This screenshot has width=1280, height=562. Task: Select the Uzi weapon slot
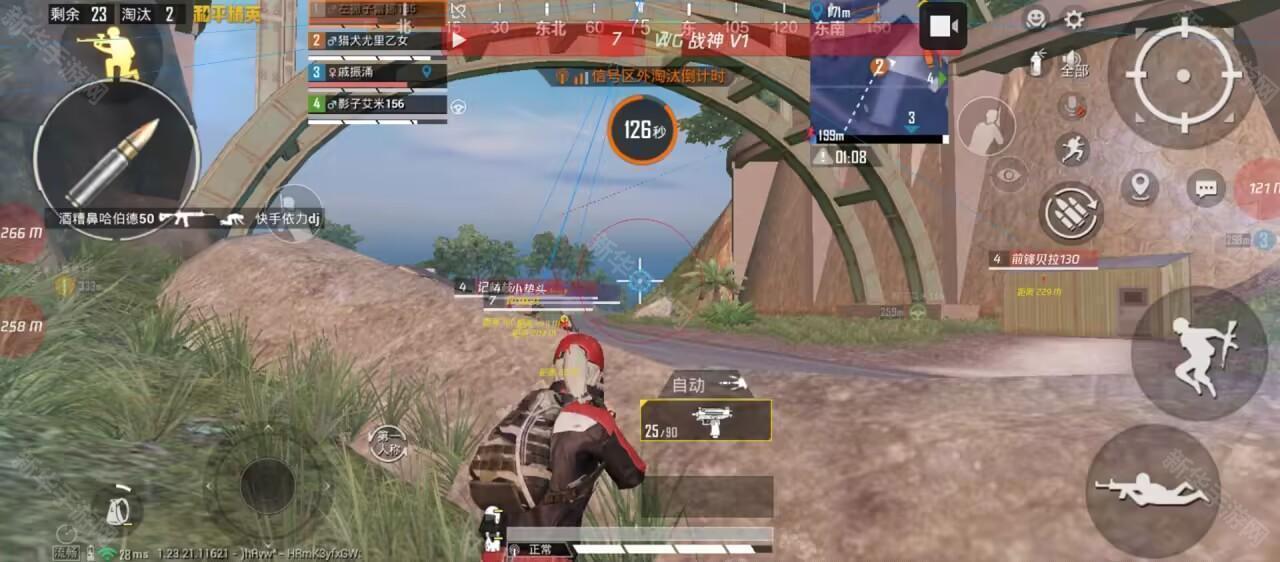click(x=706, y=420)
